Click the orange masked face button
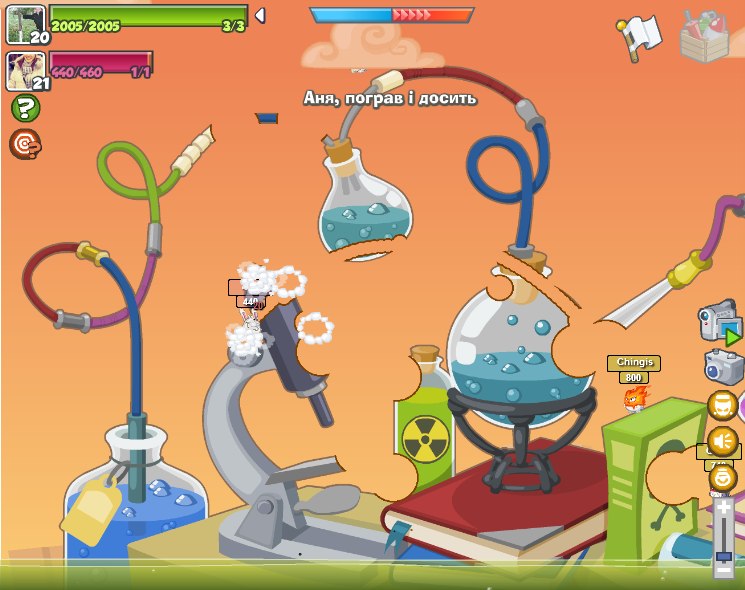 pyautogui.click(x=722, y=406)
